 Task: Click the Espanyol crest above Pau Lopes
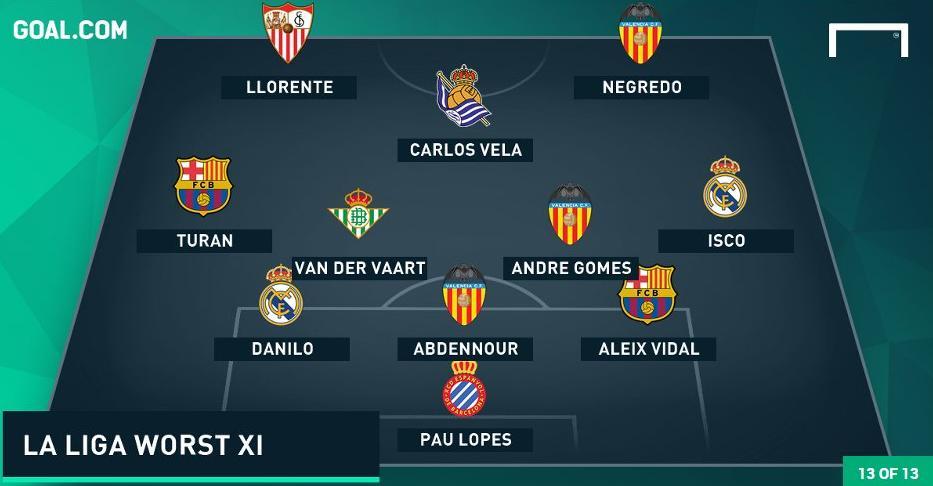(464, 389)
